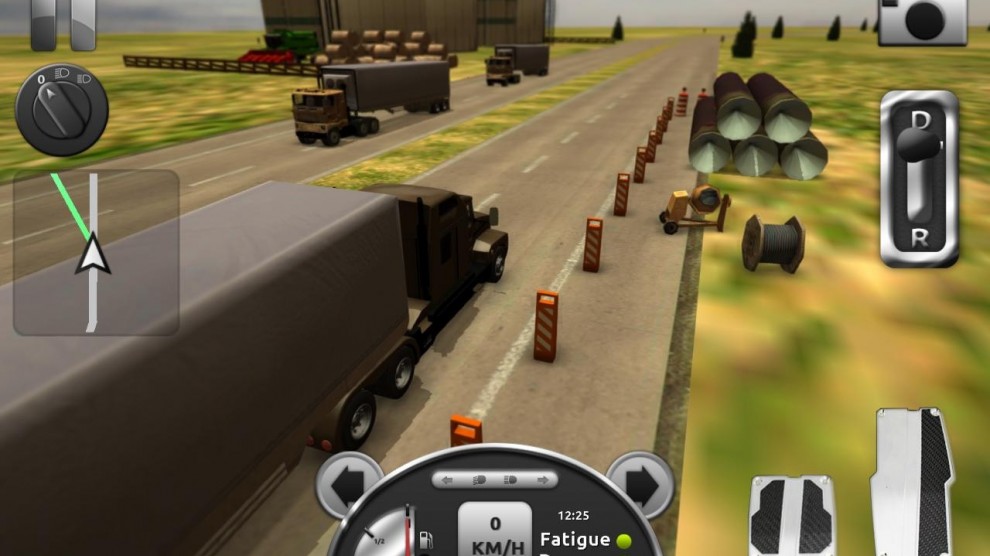Move the D/R gear shifter
The image size is (990, 556).
[919, 178]
